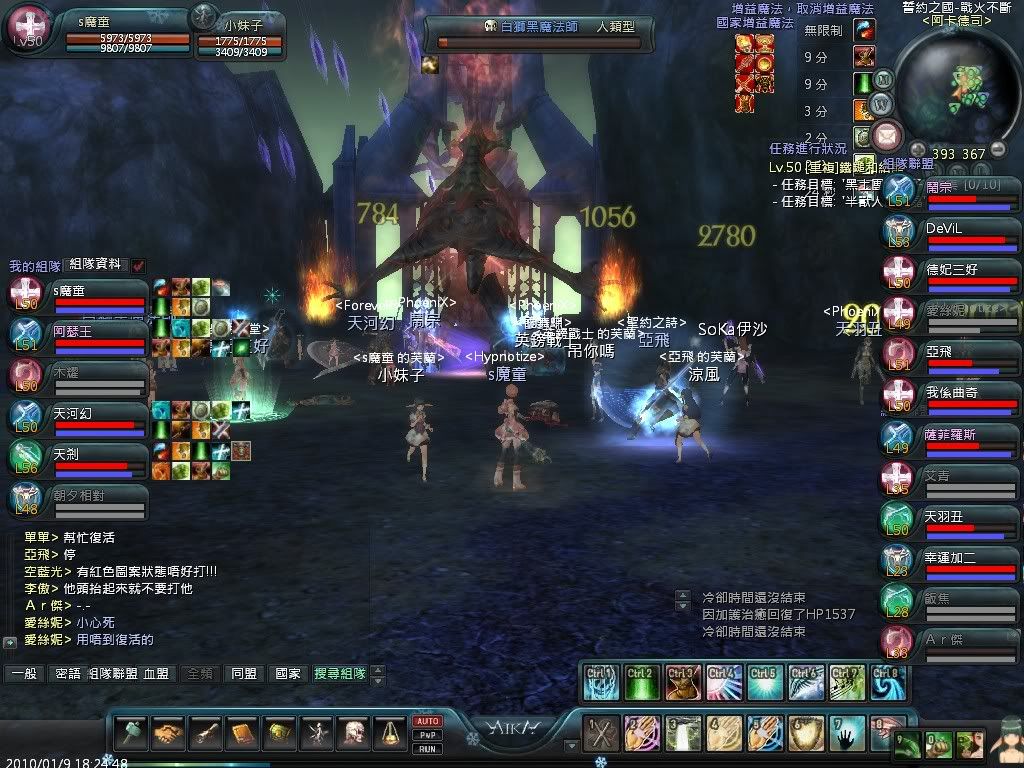
Task: Toggle the AUTO mode button
Action: pos(427,721)
